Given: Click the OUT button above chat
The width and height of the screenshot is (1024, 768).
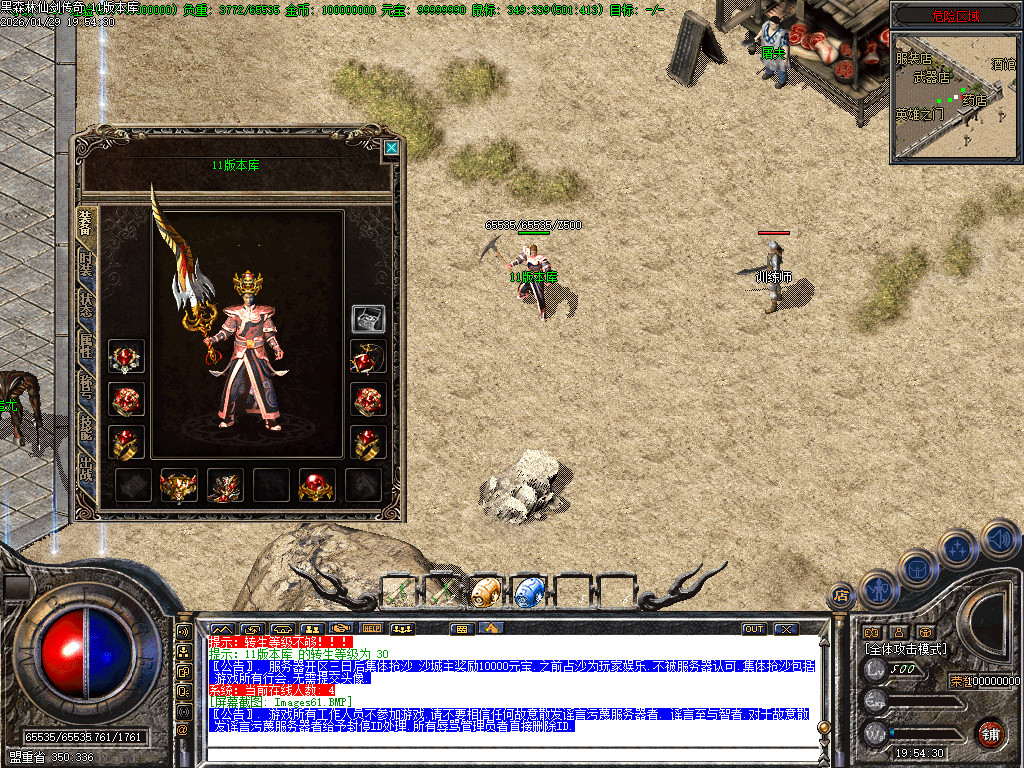Looking at the screenshot, I should coord(754,629).
